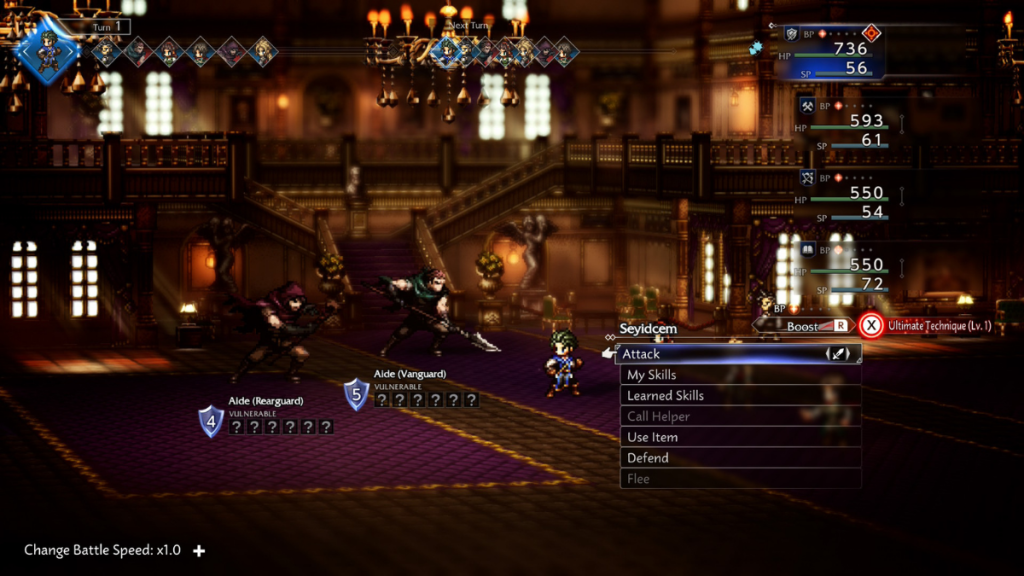Target the Aide (Rearguard) enemy label
Screen dimensions: 1024x576
265,401
